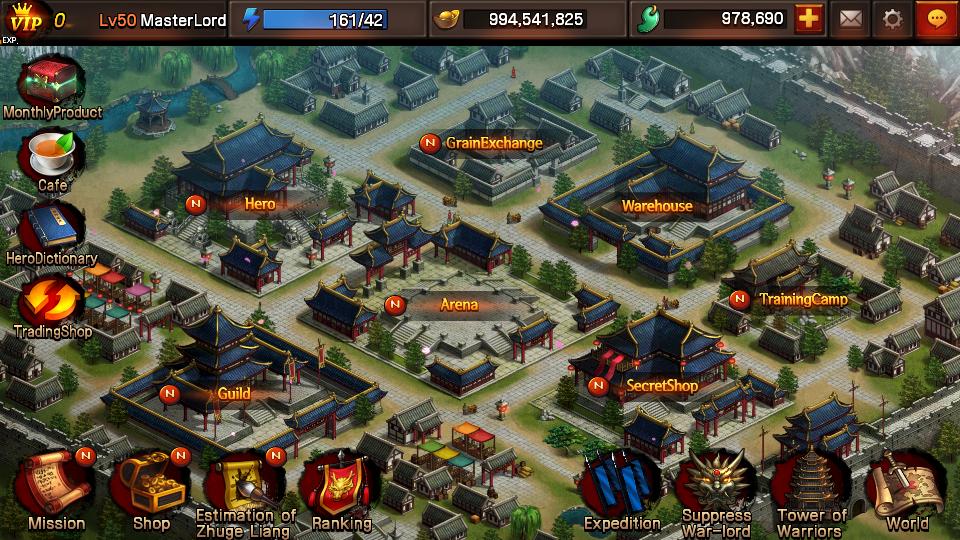The image size is (960, 540).
Task: Open settings with the gear icon
Action: pos(893,19)
